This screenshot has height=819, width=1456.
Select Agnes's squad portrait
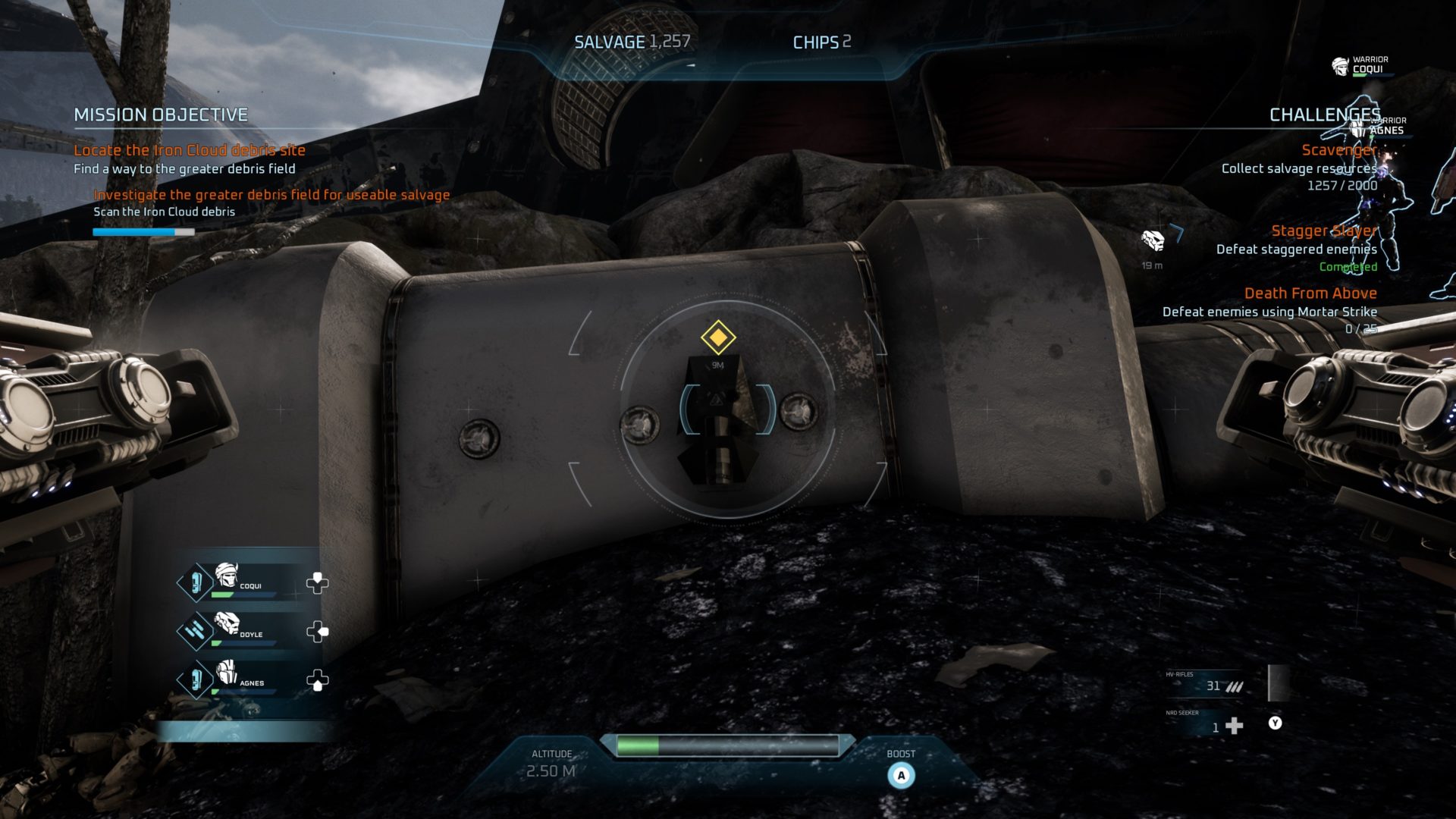pyautogui.click(x=226, y=673)
